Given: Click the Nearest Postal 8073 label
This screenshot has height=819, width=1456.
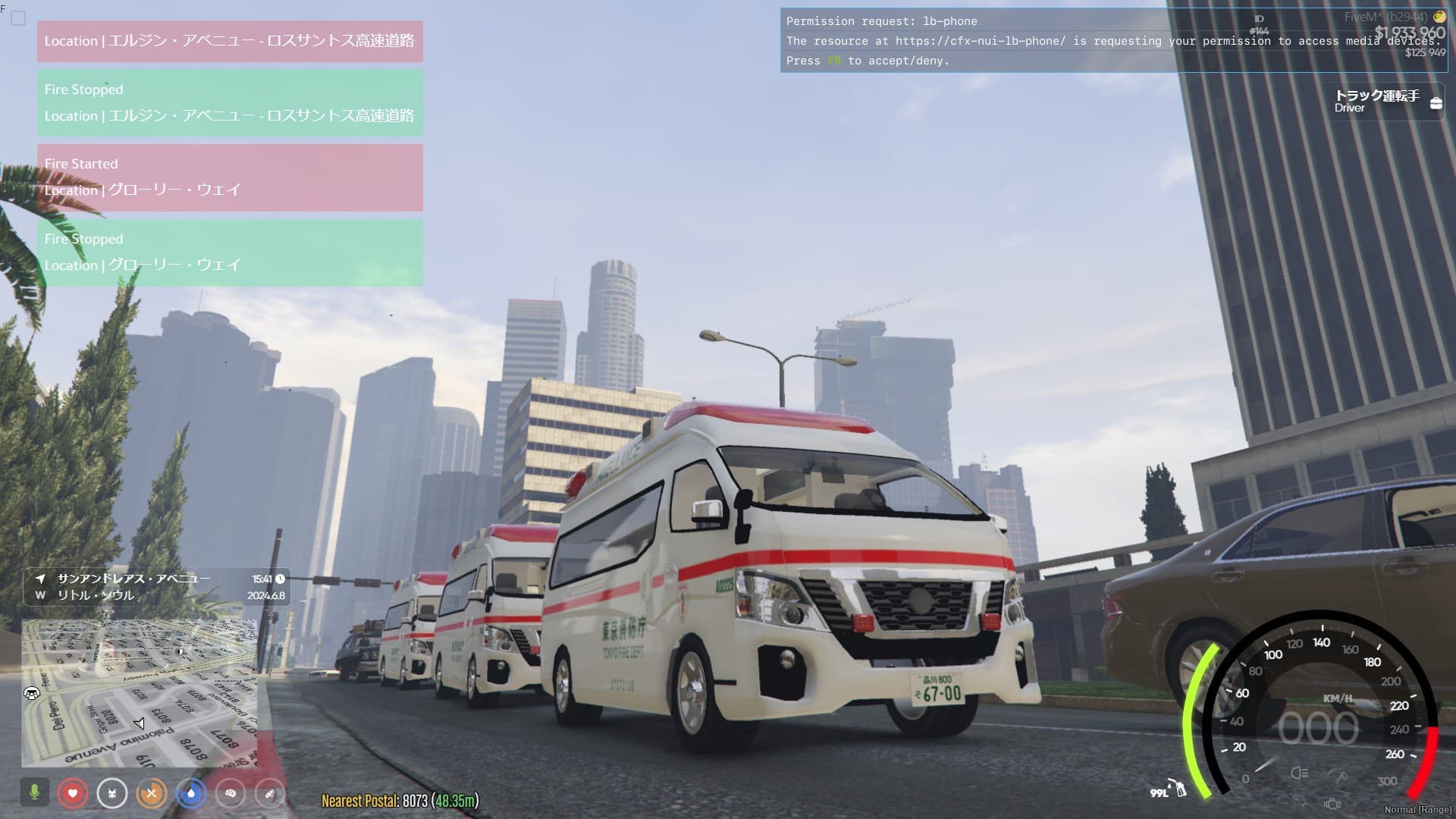Looking at the screenshot, I should pos(400,801).
